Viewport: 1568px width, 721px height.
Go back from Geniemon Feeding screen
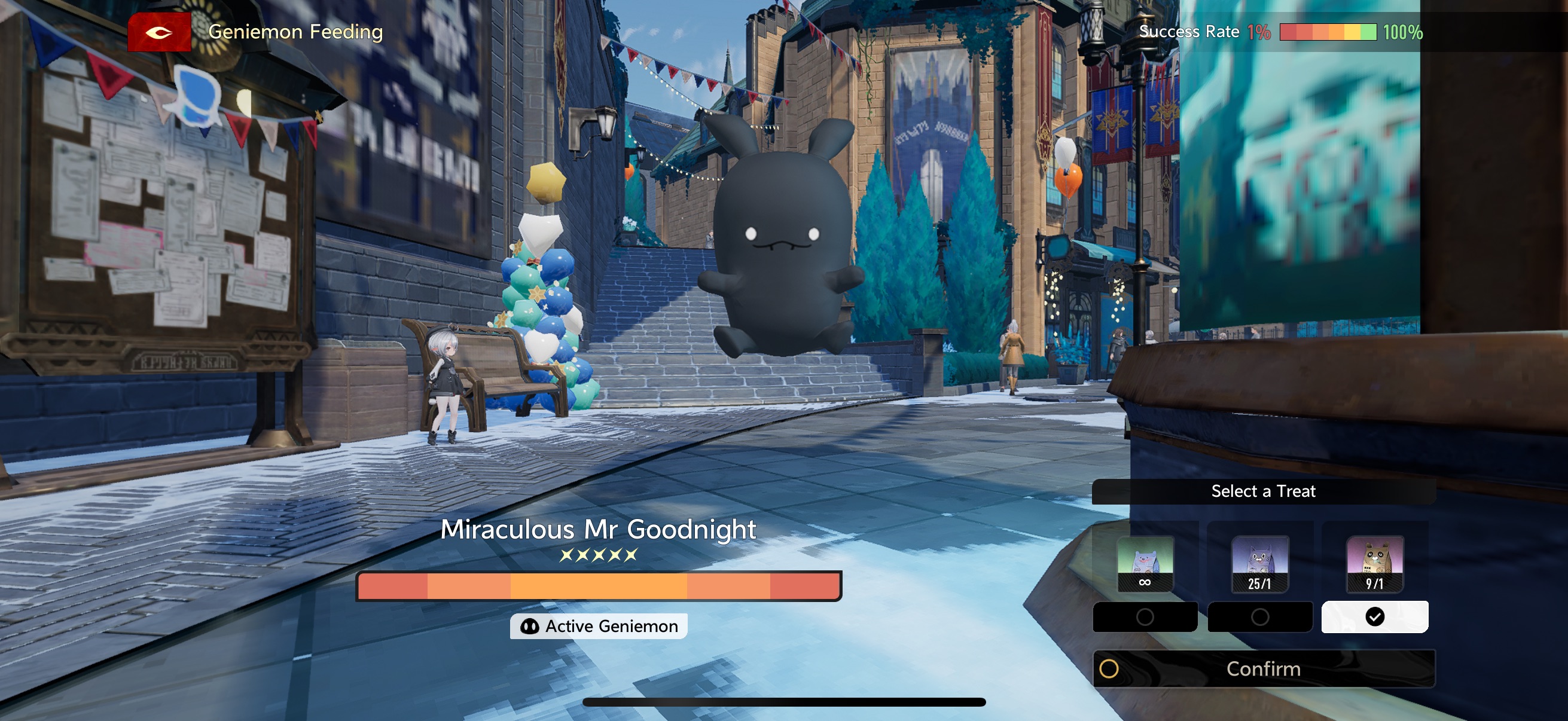point(159,32)
